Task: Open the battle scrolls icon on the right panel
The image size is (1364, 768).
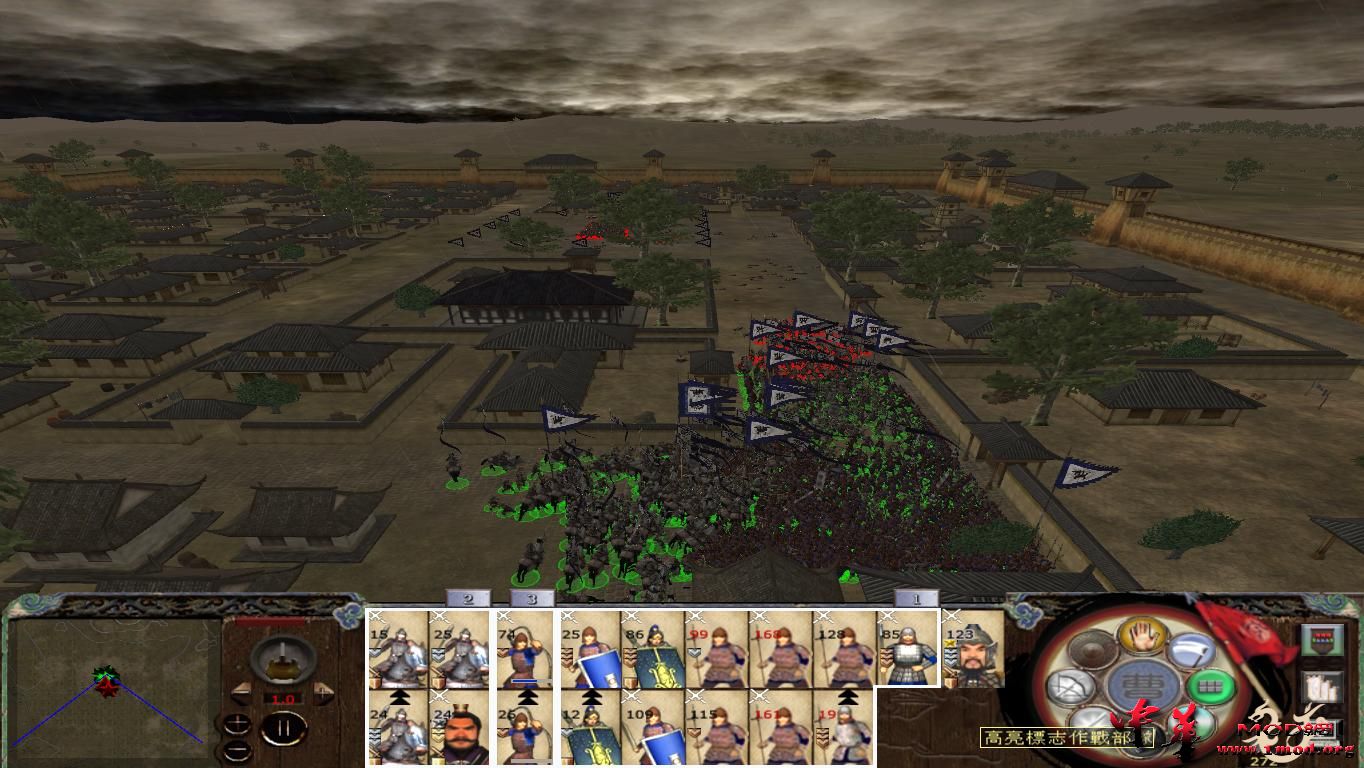Action: point(1324,686)
